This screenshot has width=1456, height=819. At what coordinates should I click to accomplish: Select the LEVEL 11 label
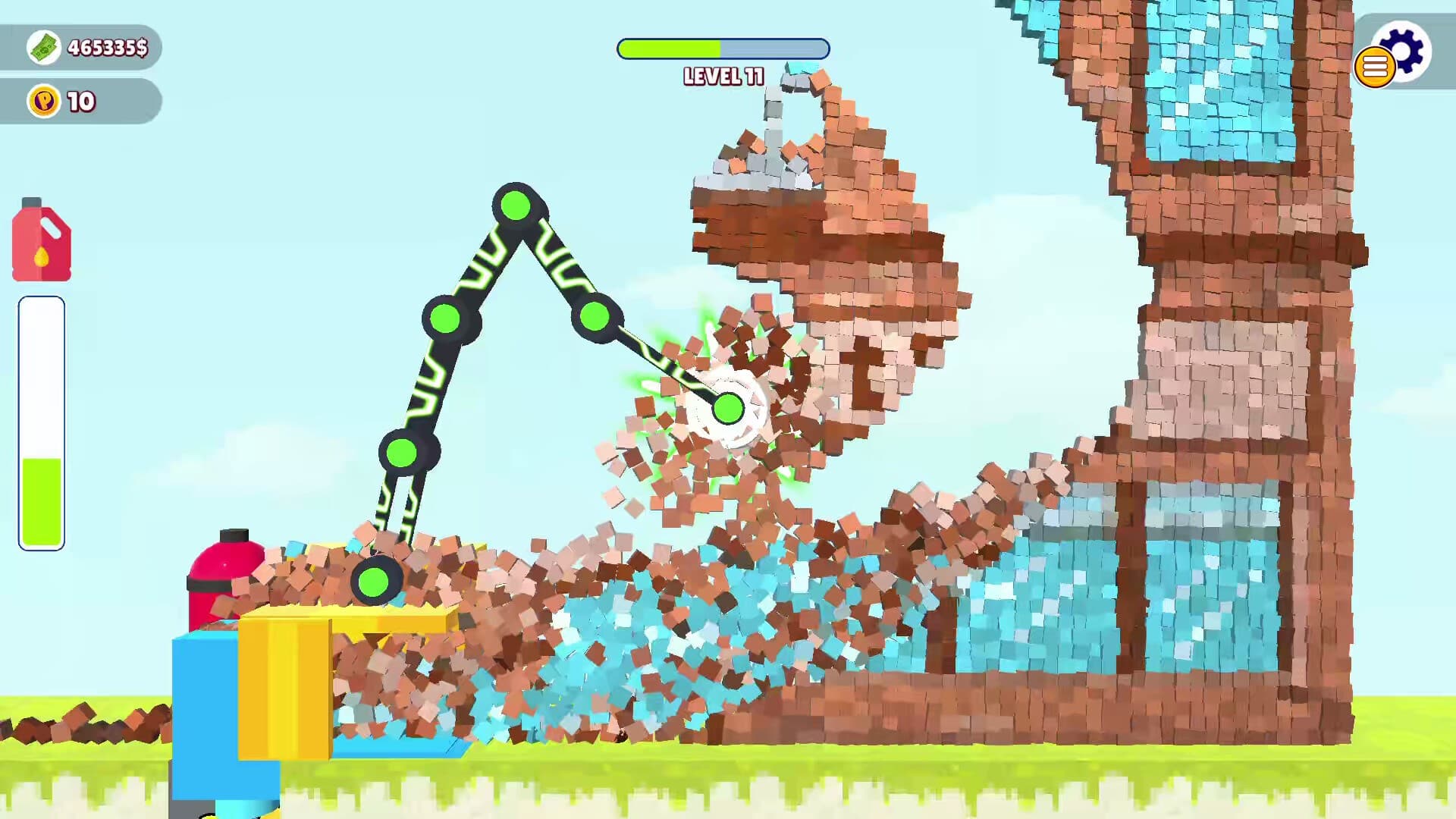coord(723,76)
